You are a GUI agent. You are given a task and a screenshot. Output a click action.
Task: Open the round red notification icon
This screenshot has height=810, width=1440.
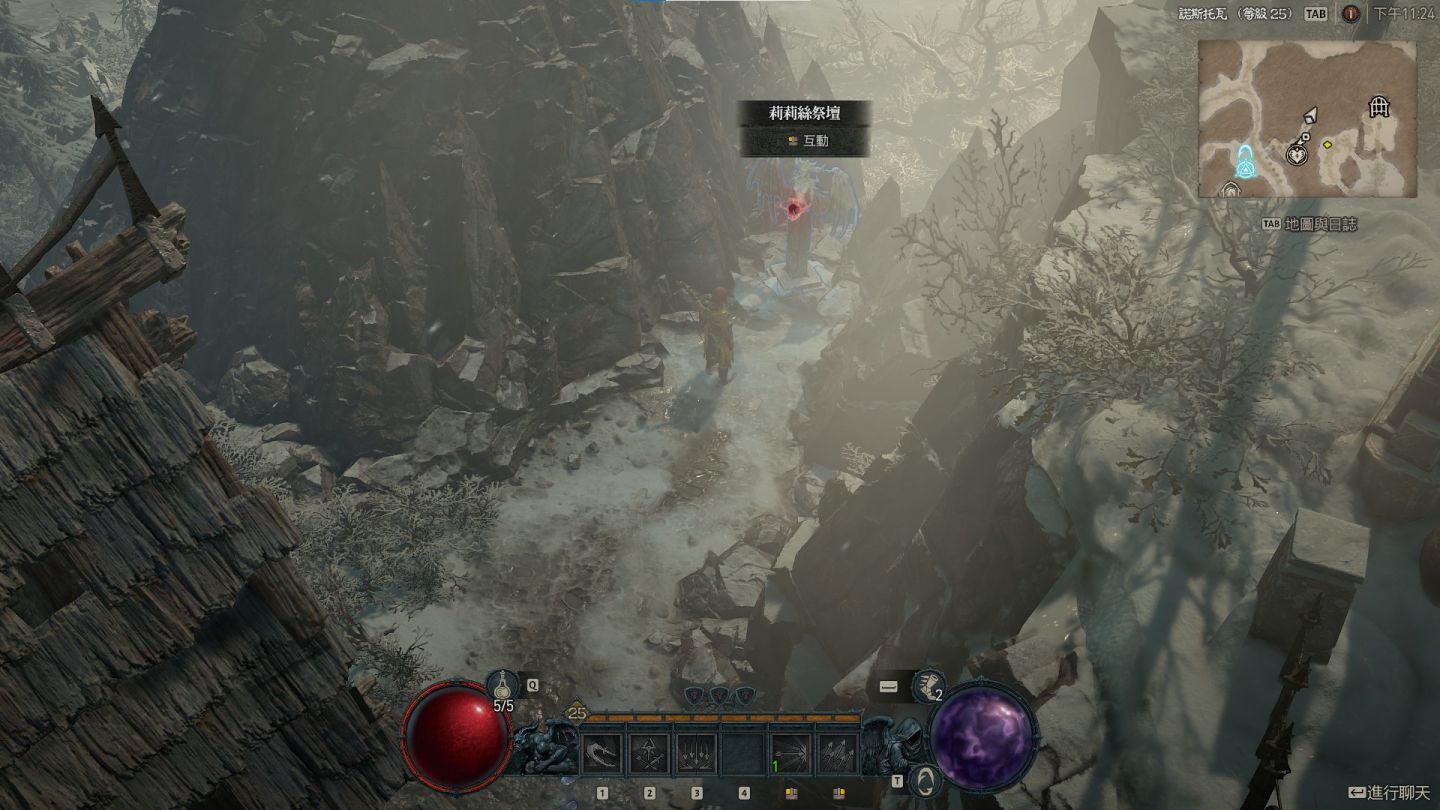1350,14
